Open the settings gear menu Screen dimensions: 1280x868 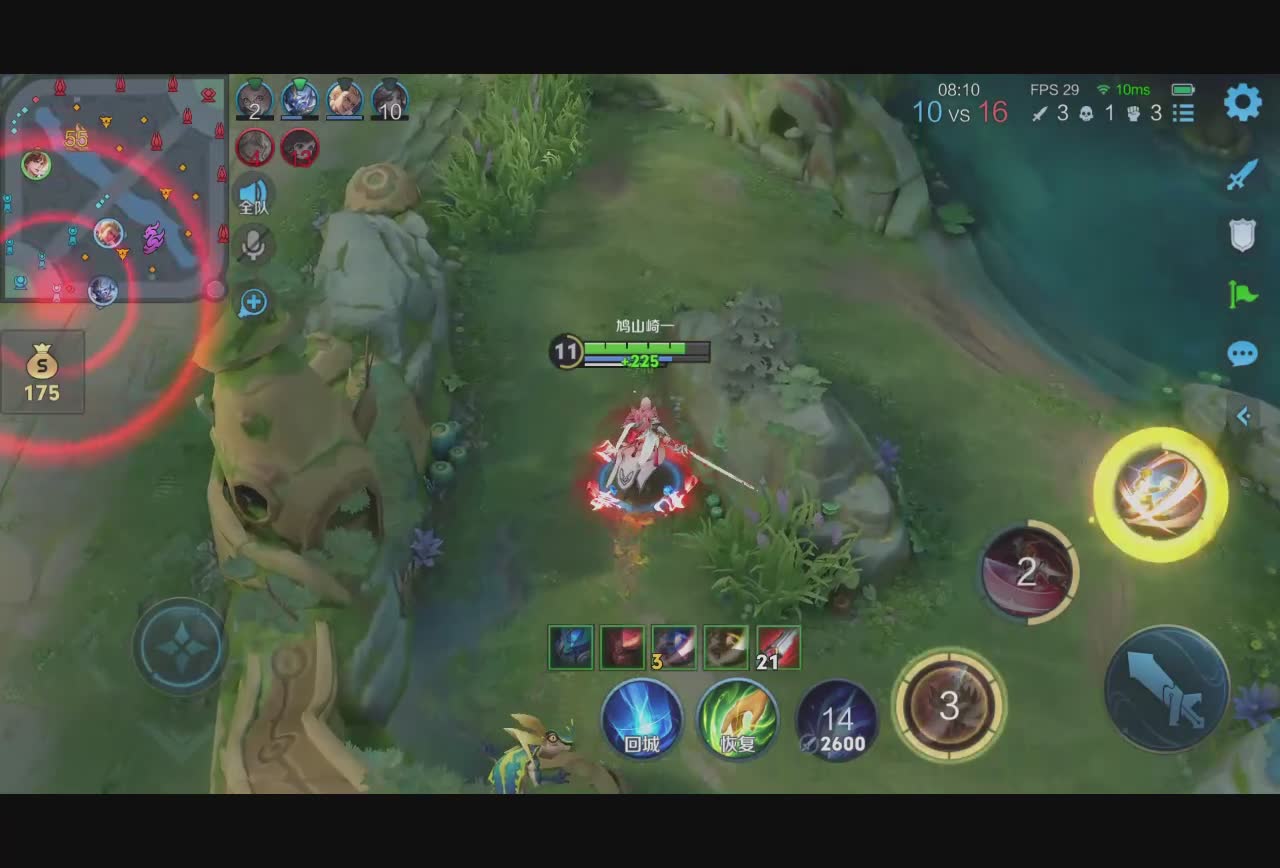1242,102
